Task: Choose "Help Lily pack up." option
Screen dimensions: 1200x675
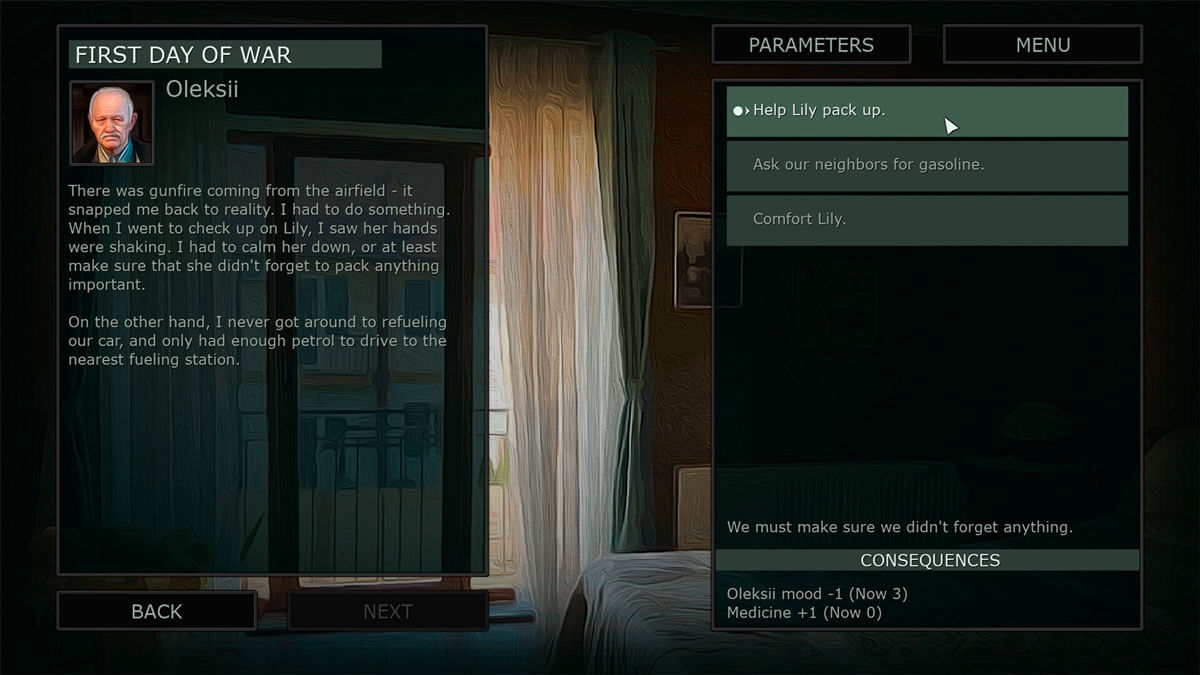Action: click(x=926, y=111)
